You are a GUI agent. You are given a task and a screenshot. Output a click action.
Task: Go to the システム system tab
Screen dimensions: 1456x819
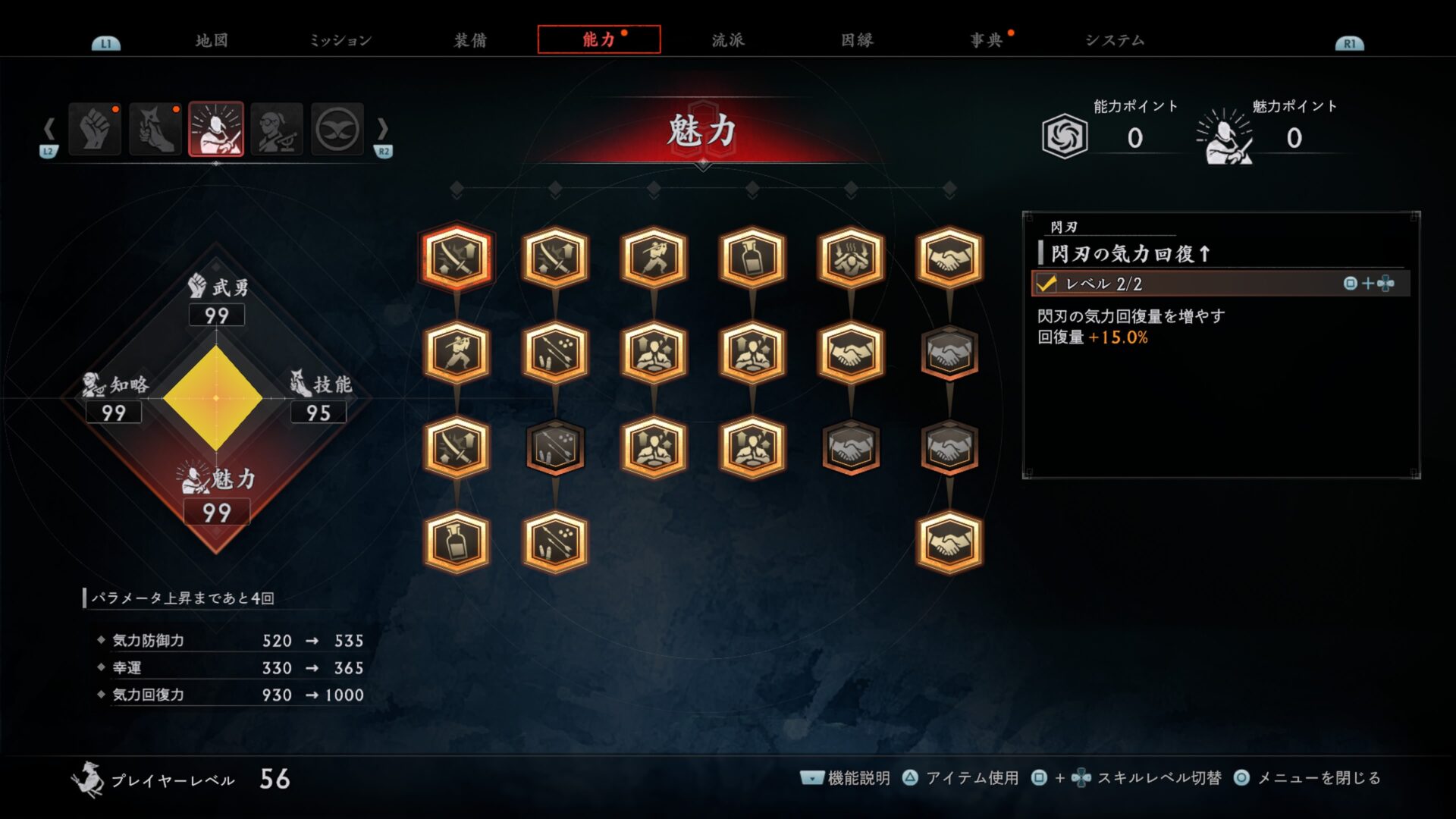tap(1115, 40)
